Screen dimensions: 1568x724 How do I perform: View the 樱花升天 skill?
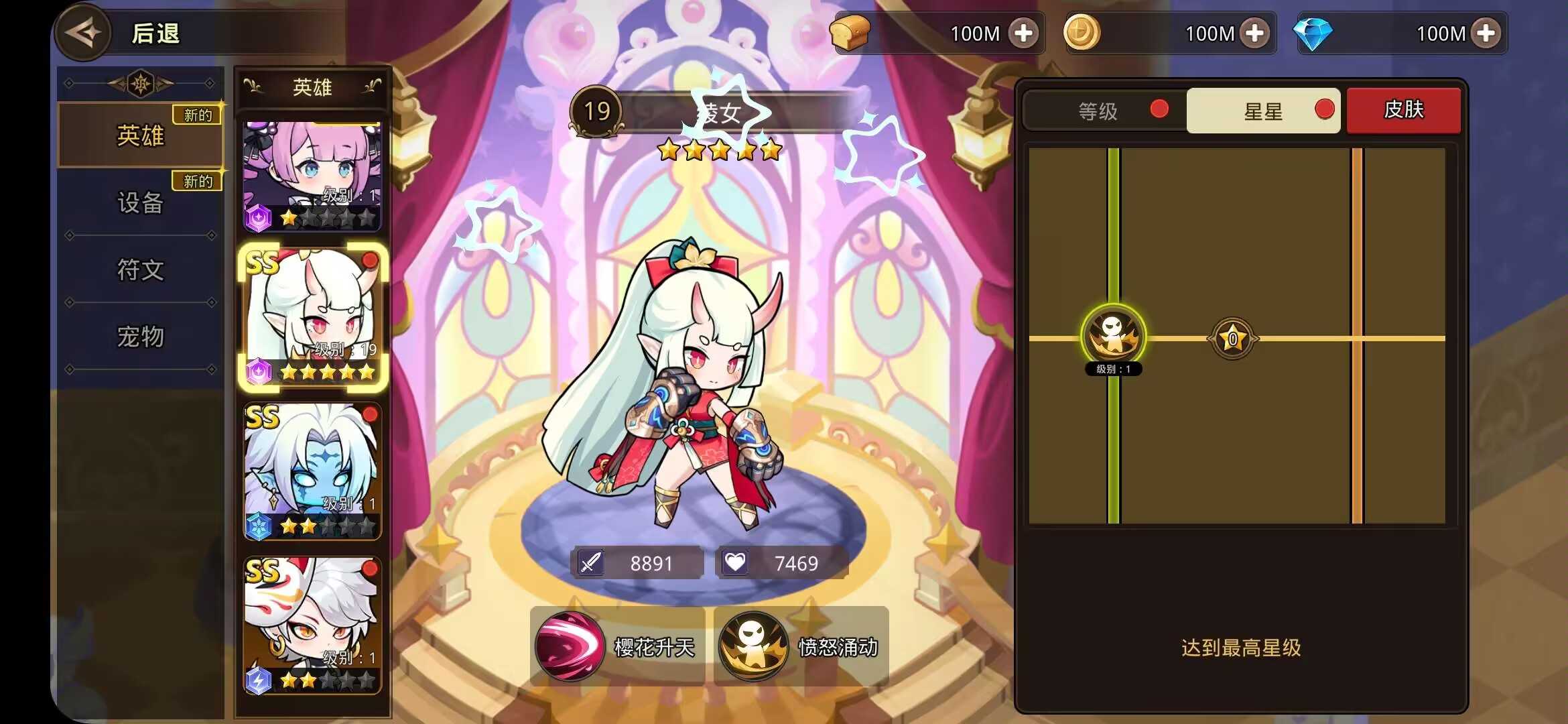(x=616, y=647)
